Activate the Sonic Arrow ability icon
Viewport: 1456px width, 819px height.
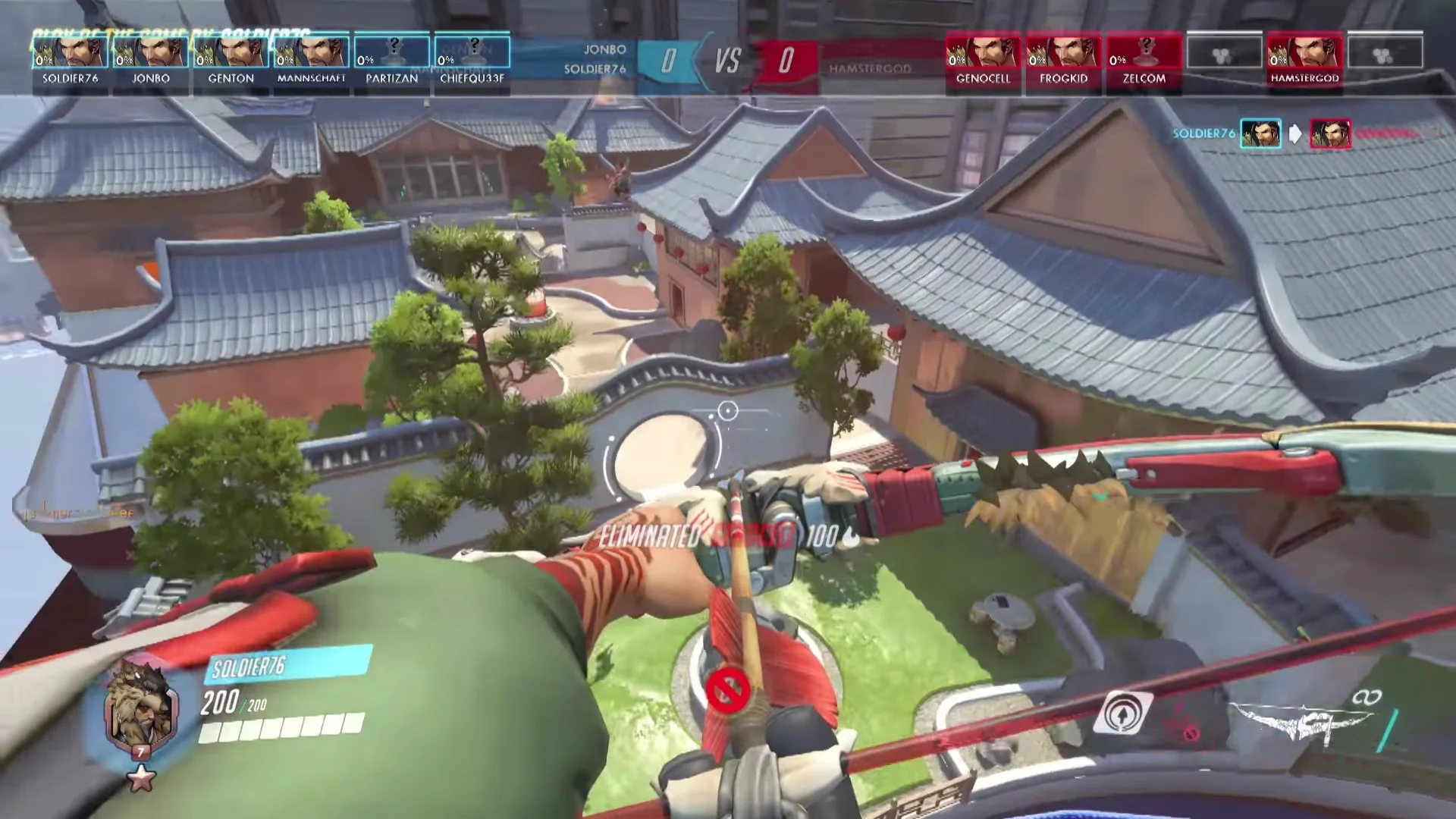(x=1123, y=714)
